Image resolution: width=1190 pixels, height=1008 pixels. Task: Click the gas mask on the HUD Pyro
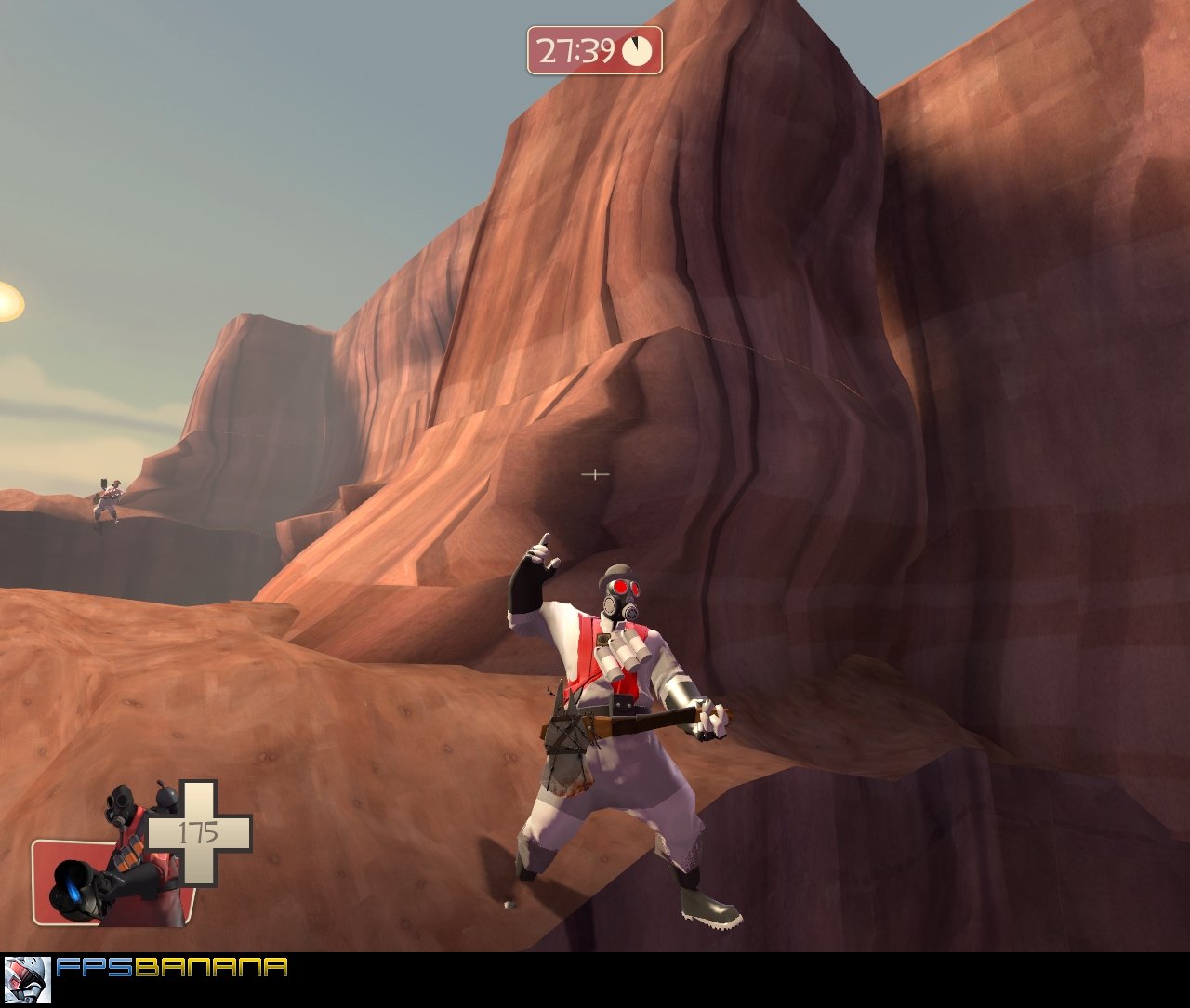[x=117, y=803]
